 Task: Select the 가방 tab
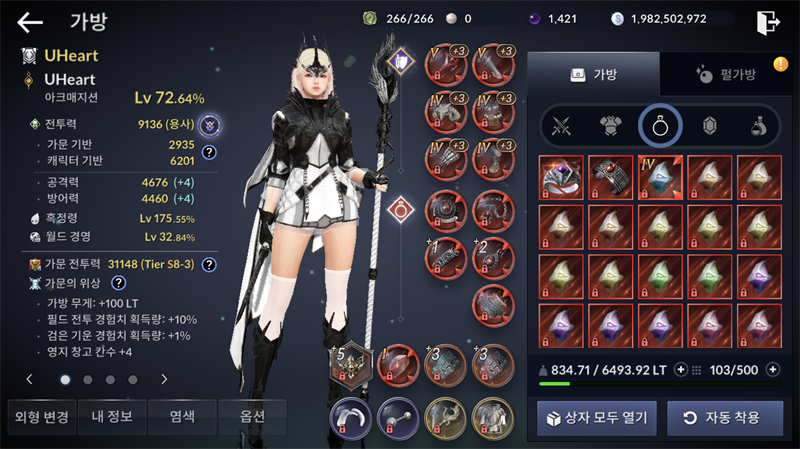tap(593, 74)
